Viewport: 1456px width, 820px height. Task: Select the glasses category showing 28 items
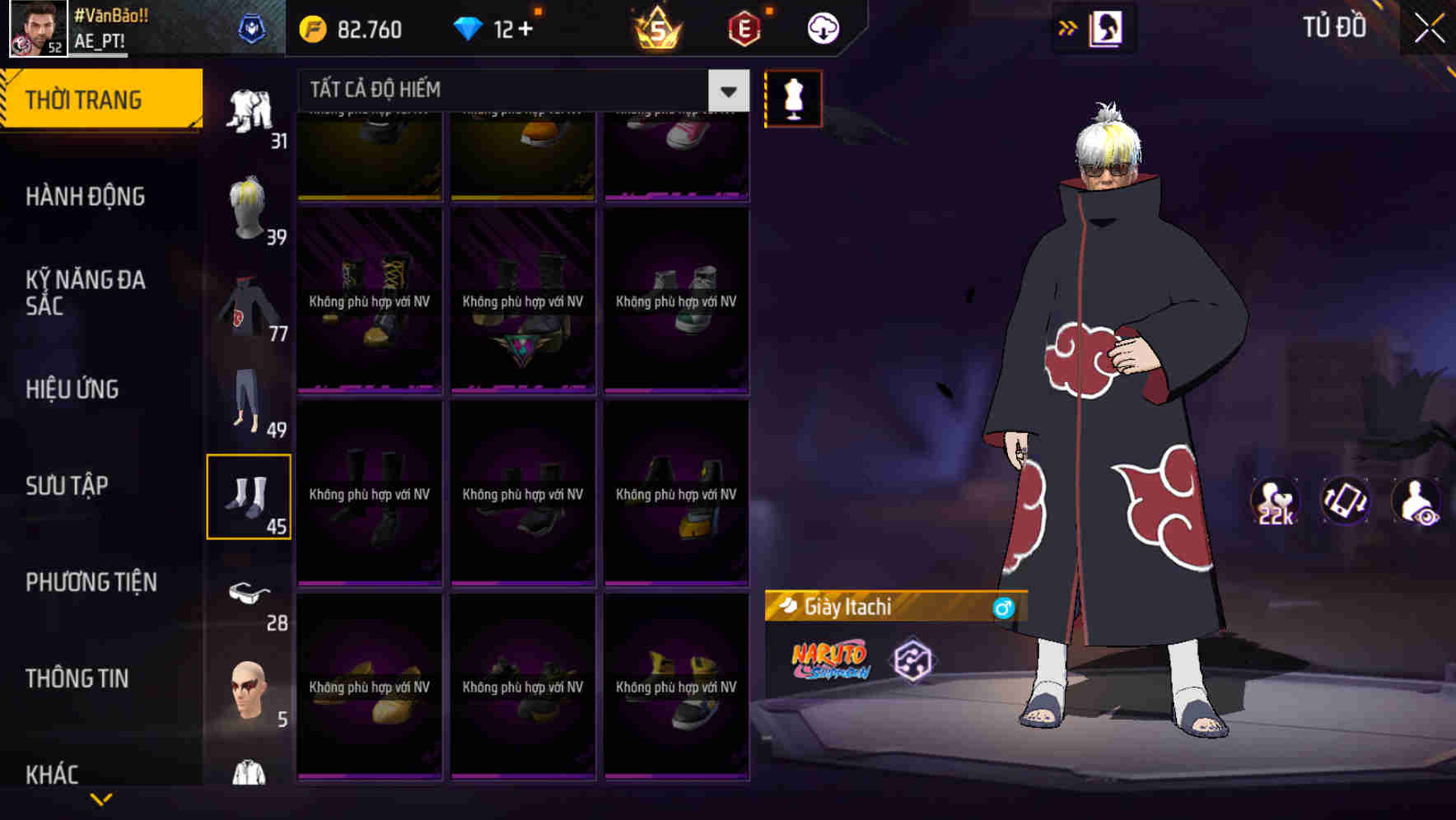[250, 597]
